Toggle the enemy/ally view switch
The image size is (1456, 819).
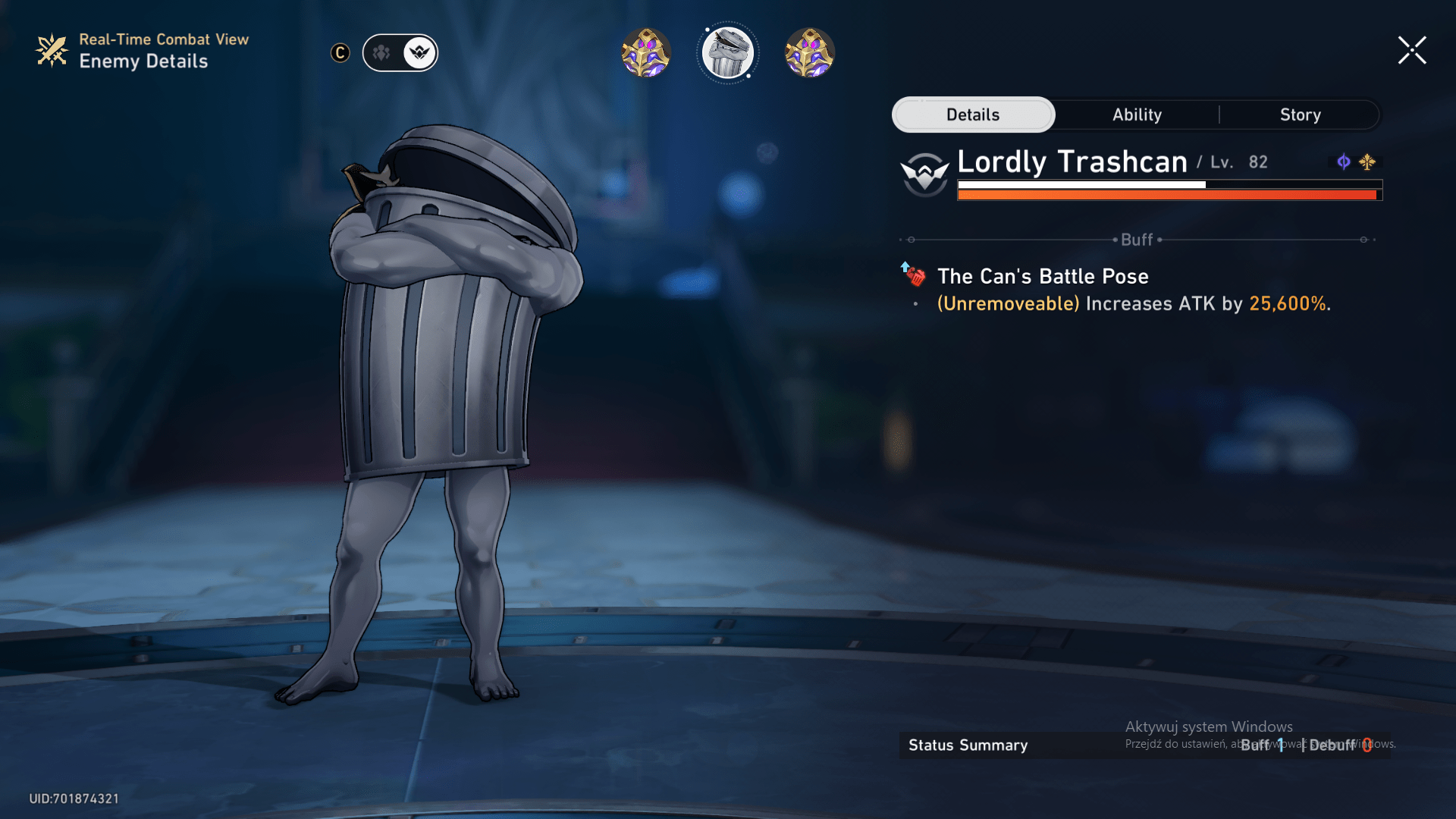(x=400, y=53)
